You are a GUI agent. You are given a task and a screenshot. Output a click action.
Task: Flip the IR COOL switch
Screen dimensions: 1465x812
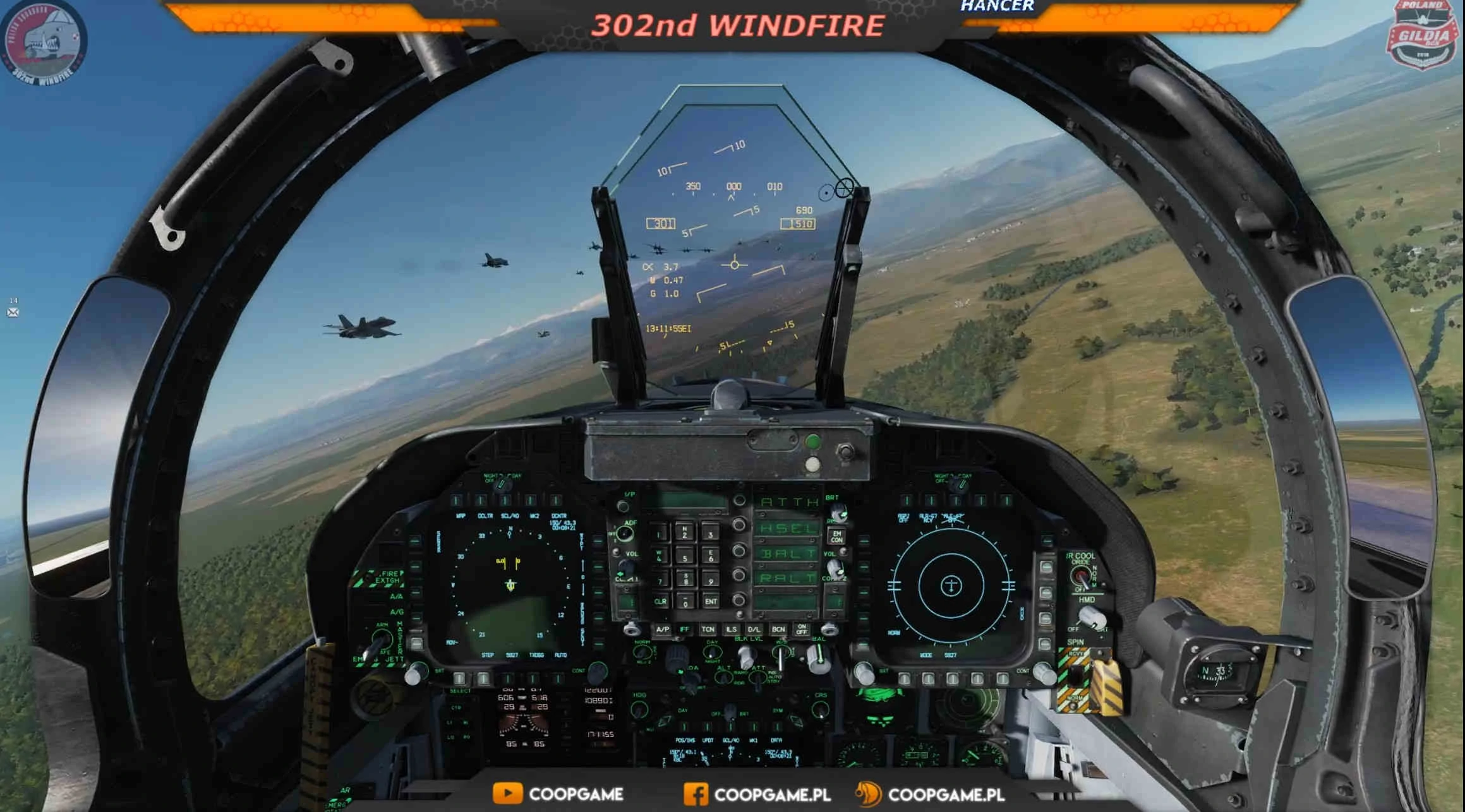pyautogui.click(x=1081, y=575)
